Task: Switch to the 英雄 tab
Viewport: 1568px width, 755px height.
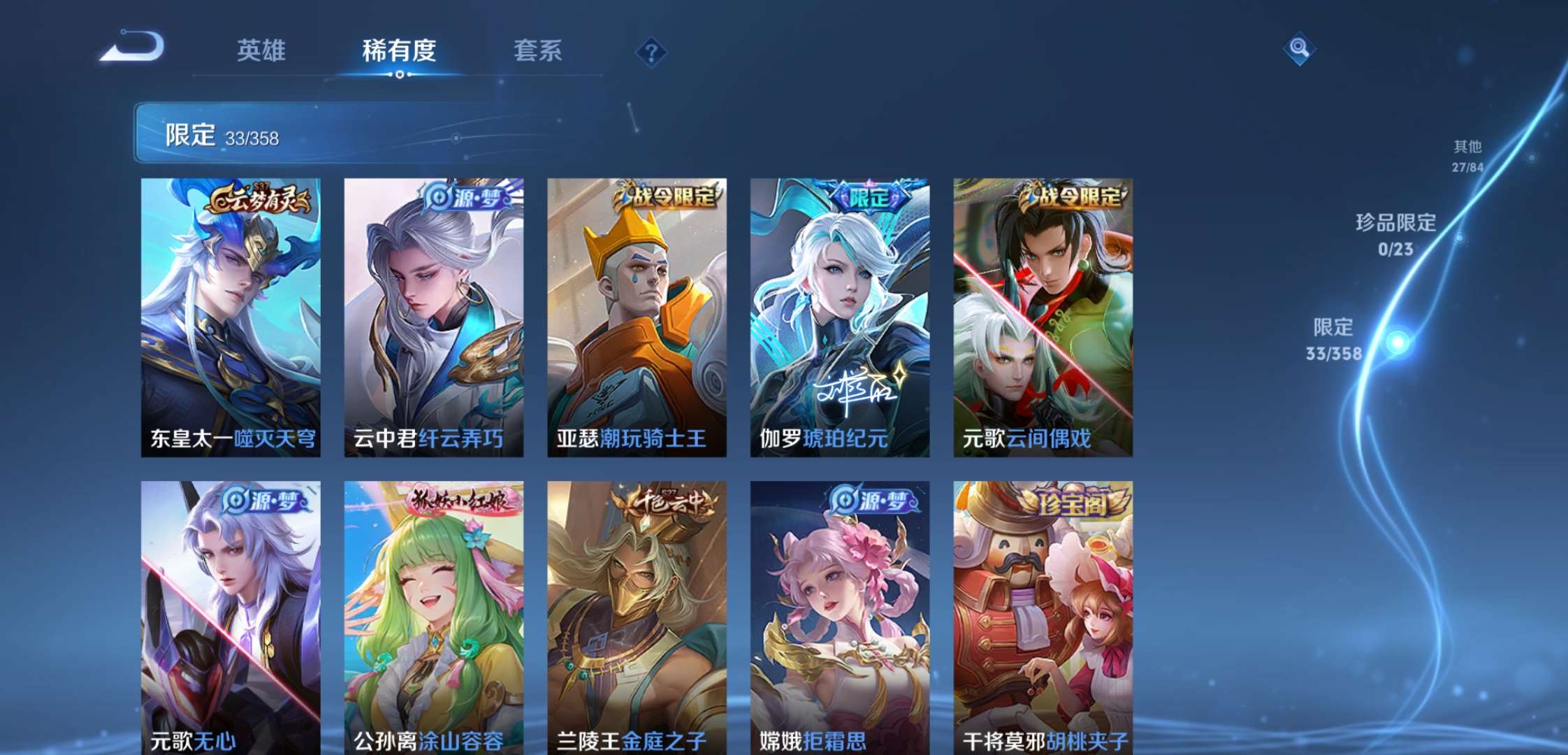Action: click(261, 52)
